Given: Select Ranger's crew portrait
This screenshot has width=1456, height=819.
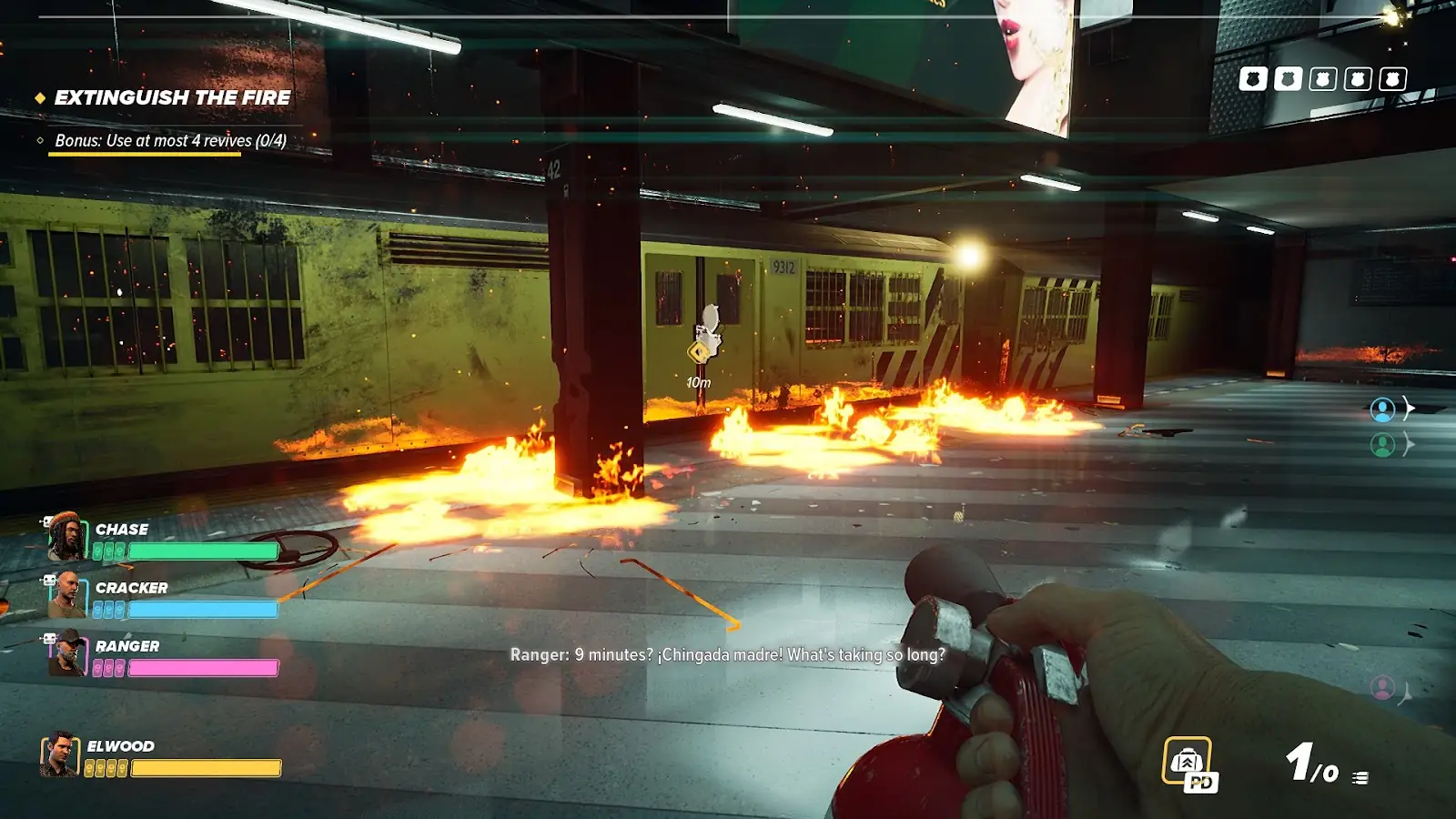Looking at the screenshot, I should (66, 653).
